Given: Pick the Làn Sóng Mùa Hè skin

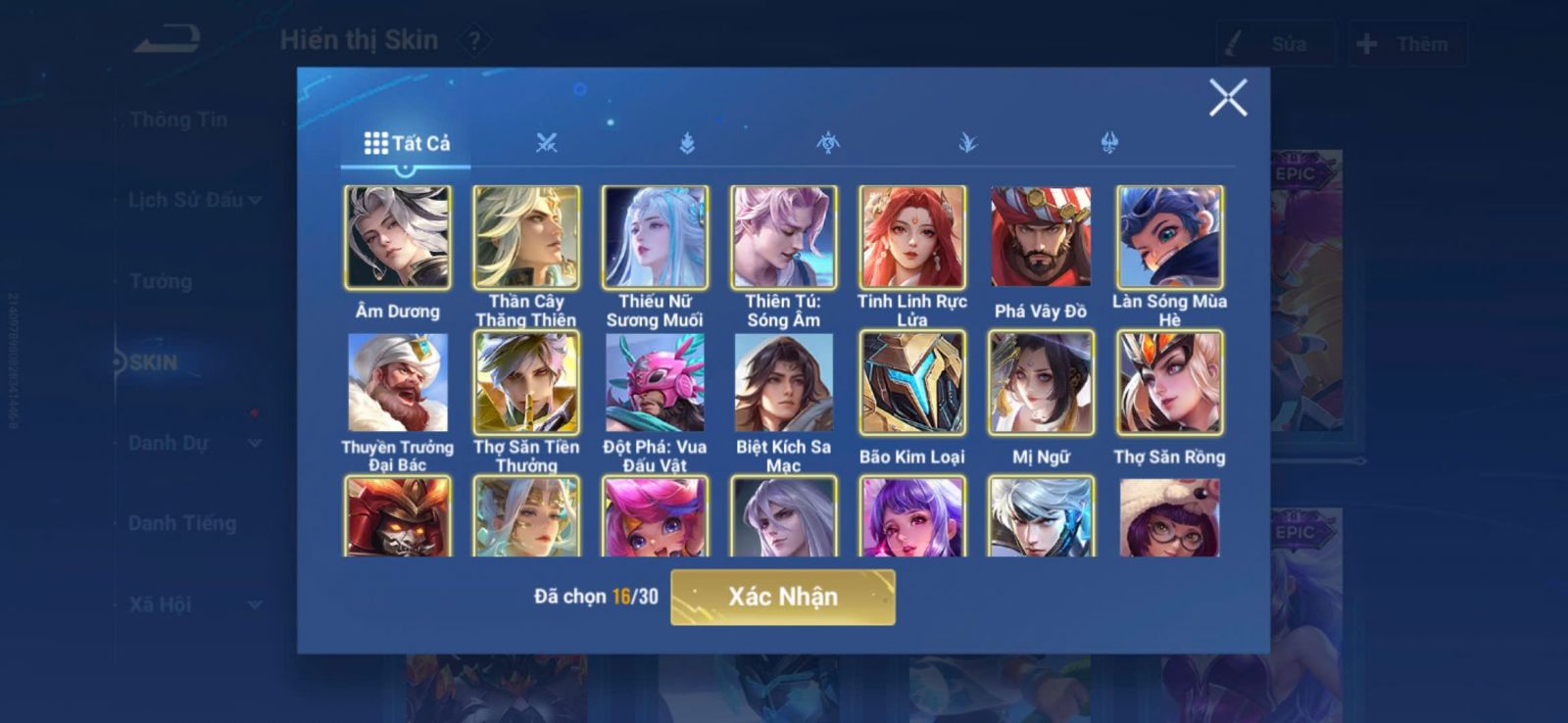Looking at the screenshot, I should coord(1169,238).
